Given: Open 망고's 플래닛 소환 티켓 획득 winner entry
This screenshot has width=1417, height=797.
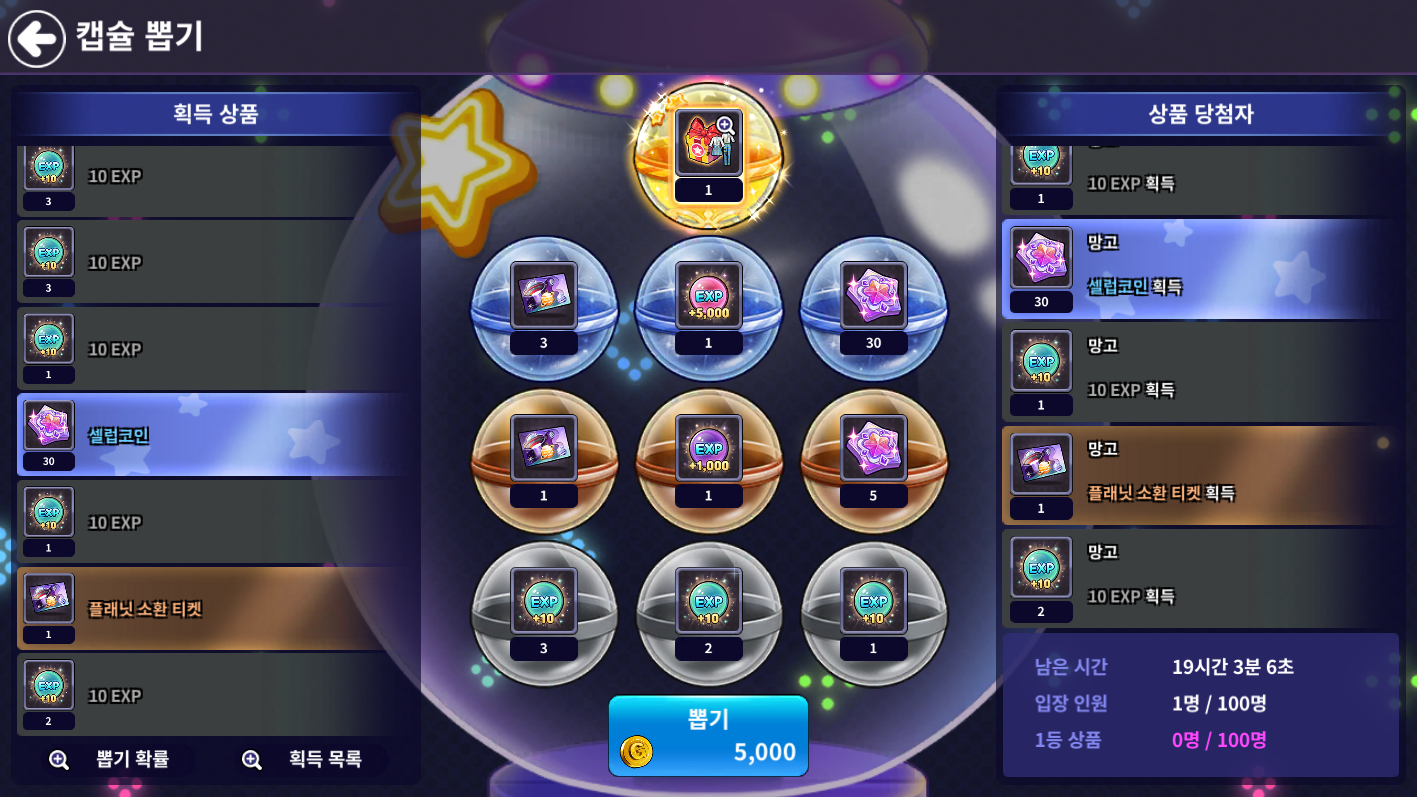Looking at the screenshot, I should click(1200, 475).
